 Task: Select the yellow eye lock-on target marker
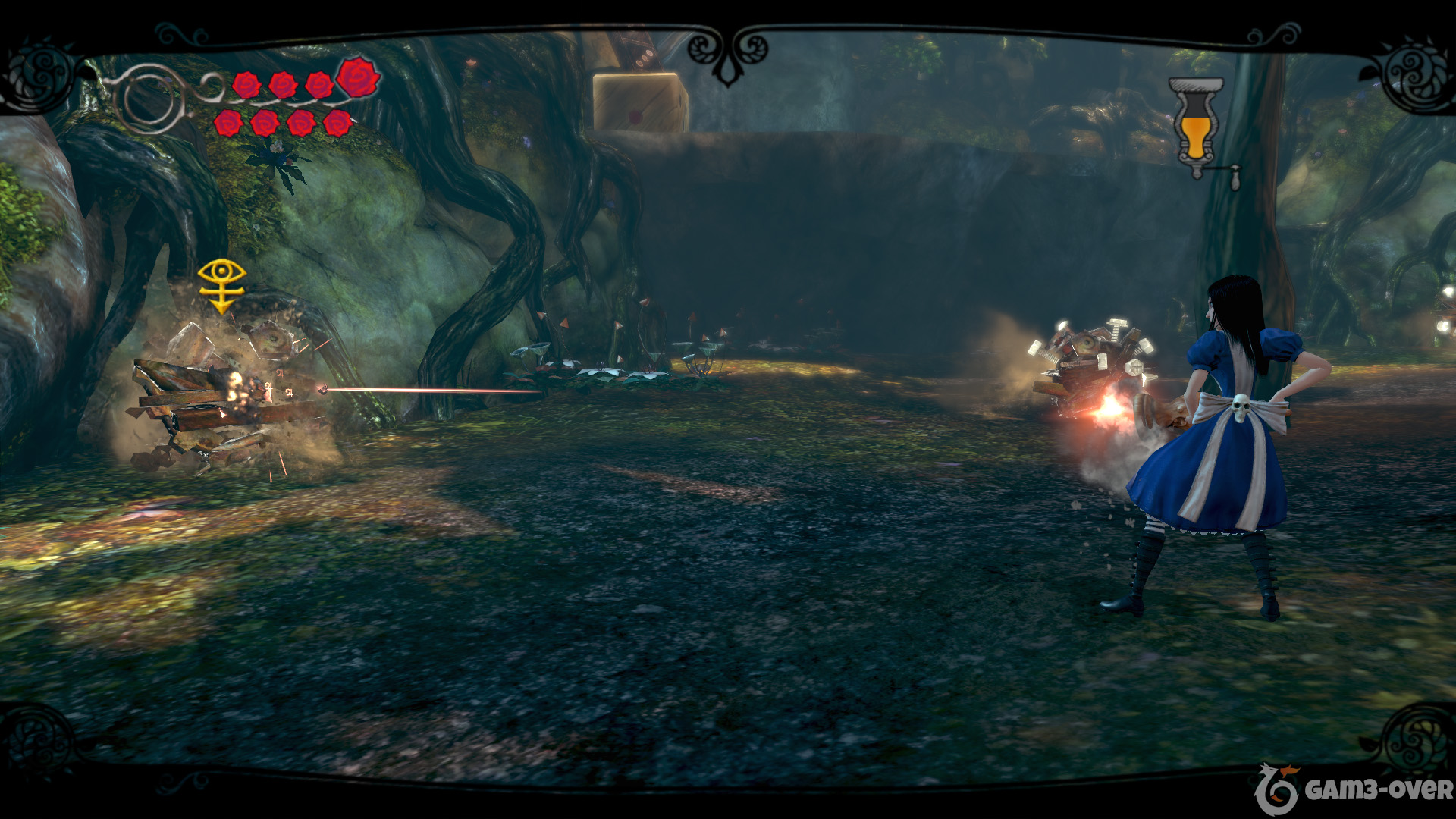(221, 284)
